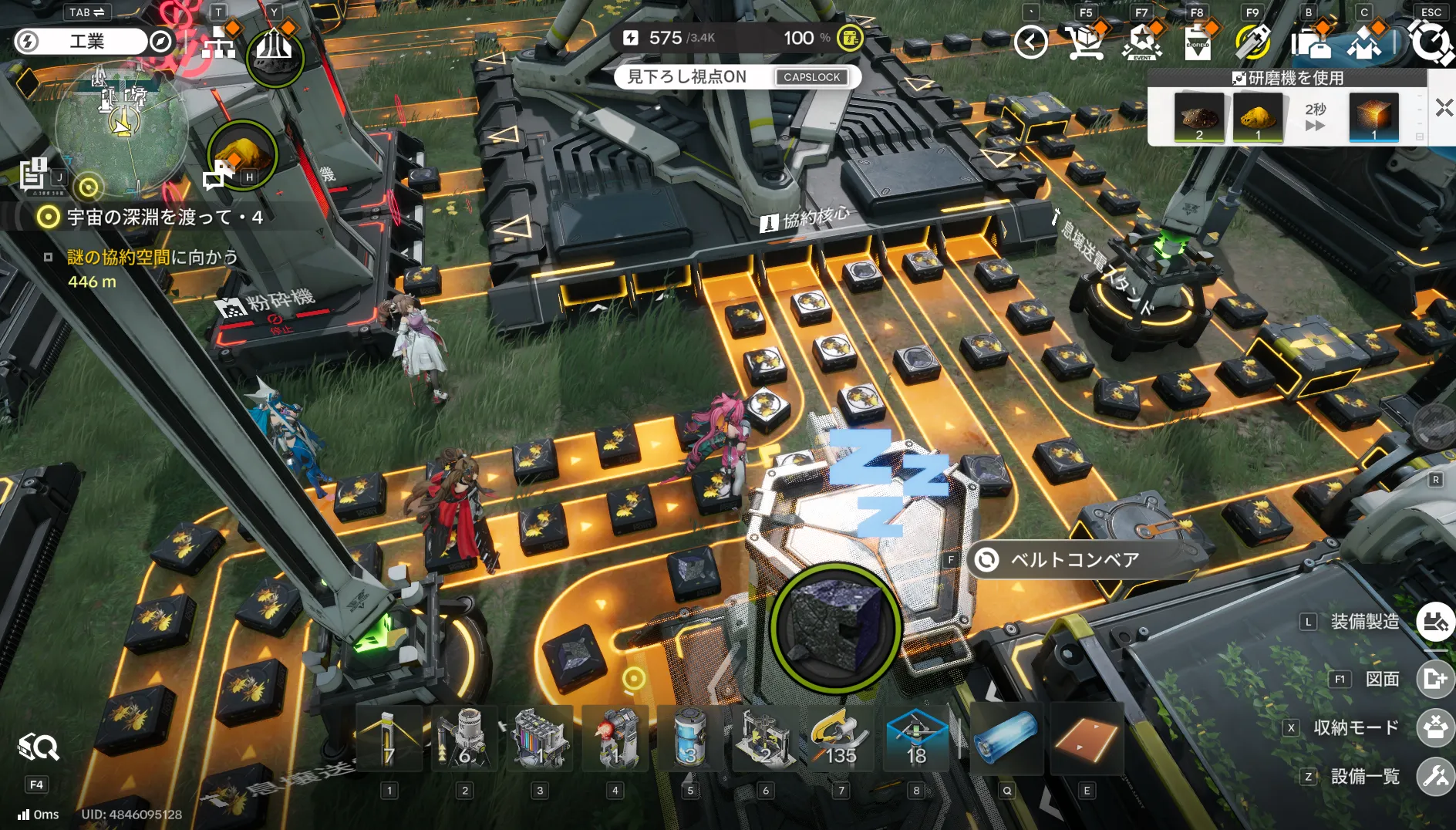Select the blue platform hotbar slot with 18
Image resolution: width=1456 pixels, height=830 pixels.
[x=916, y=738]
